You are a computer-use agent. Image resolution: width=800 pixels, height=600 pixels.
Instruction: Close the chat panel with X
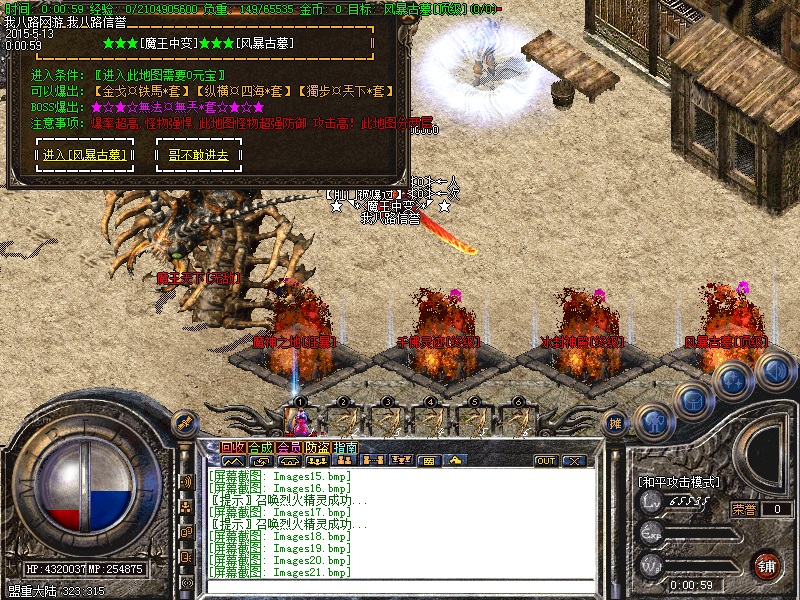[573, 461]
